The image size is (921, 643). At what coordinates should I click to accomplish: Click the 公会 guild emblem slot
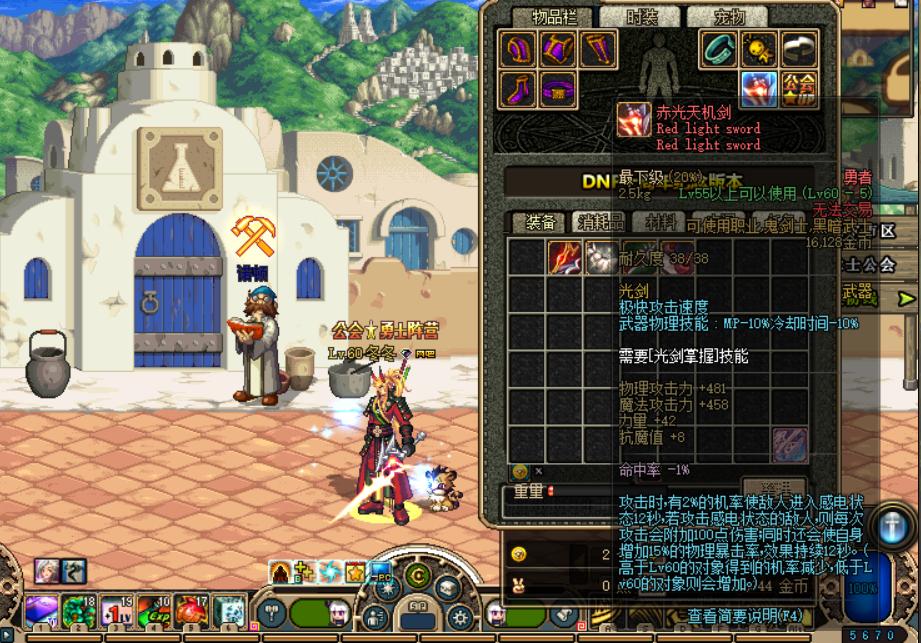pyautogui.click(x=798, y=88)
